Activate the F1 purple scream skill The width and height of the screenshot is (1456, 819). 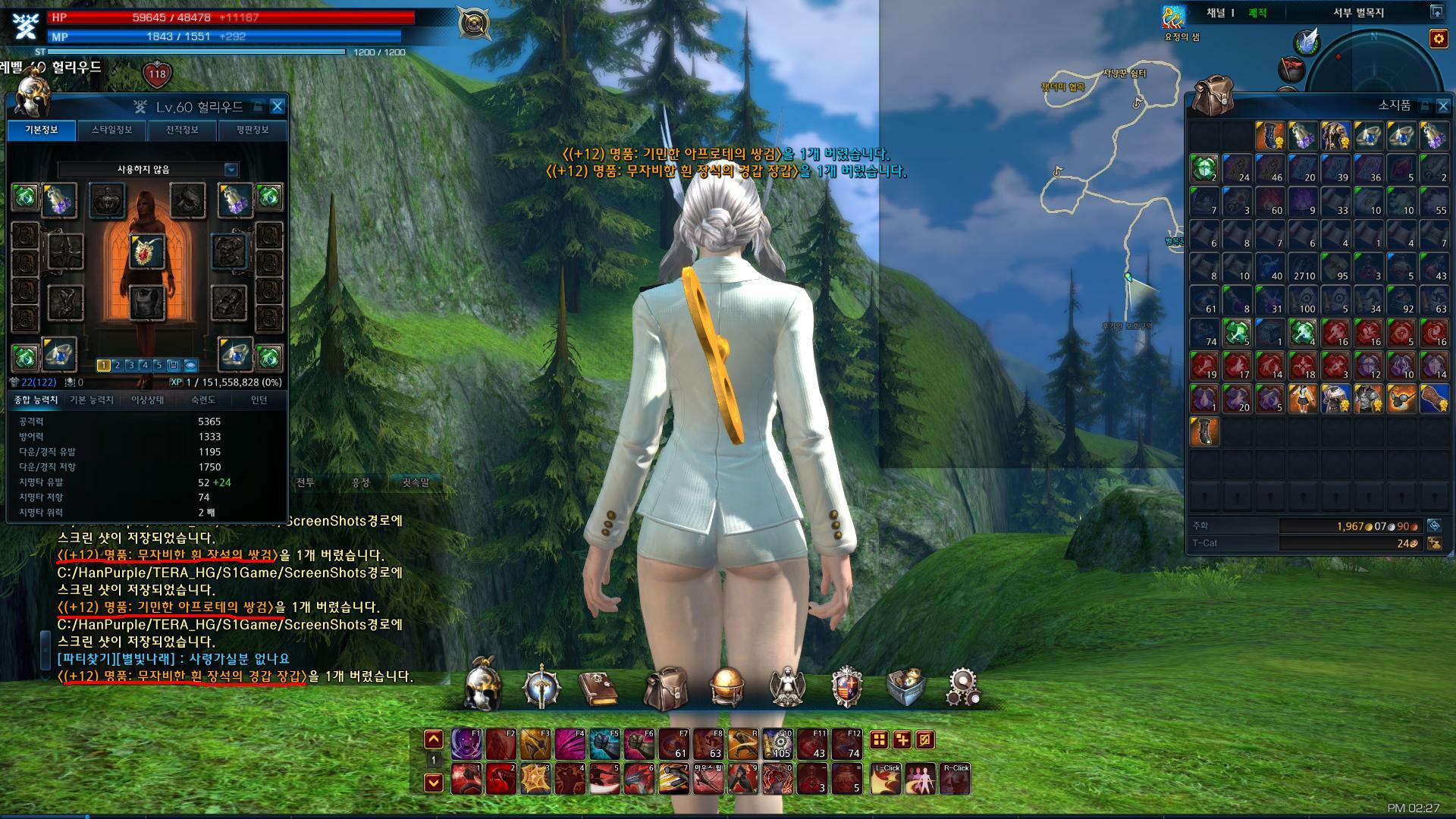click(466, 744)
